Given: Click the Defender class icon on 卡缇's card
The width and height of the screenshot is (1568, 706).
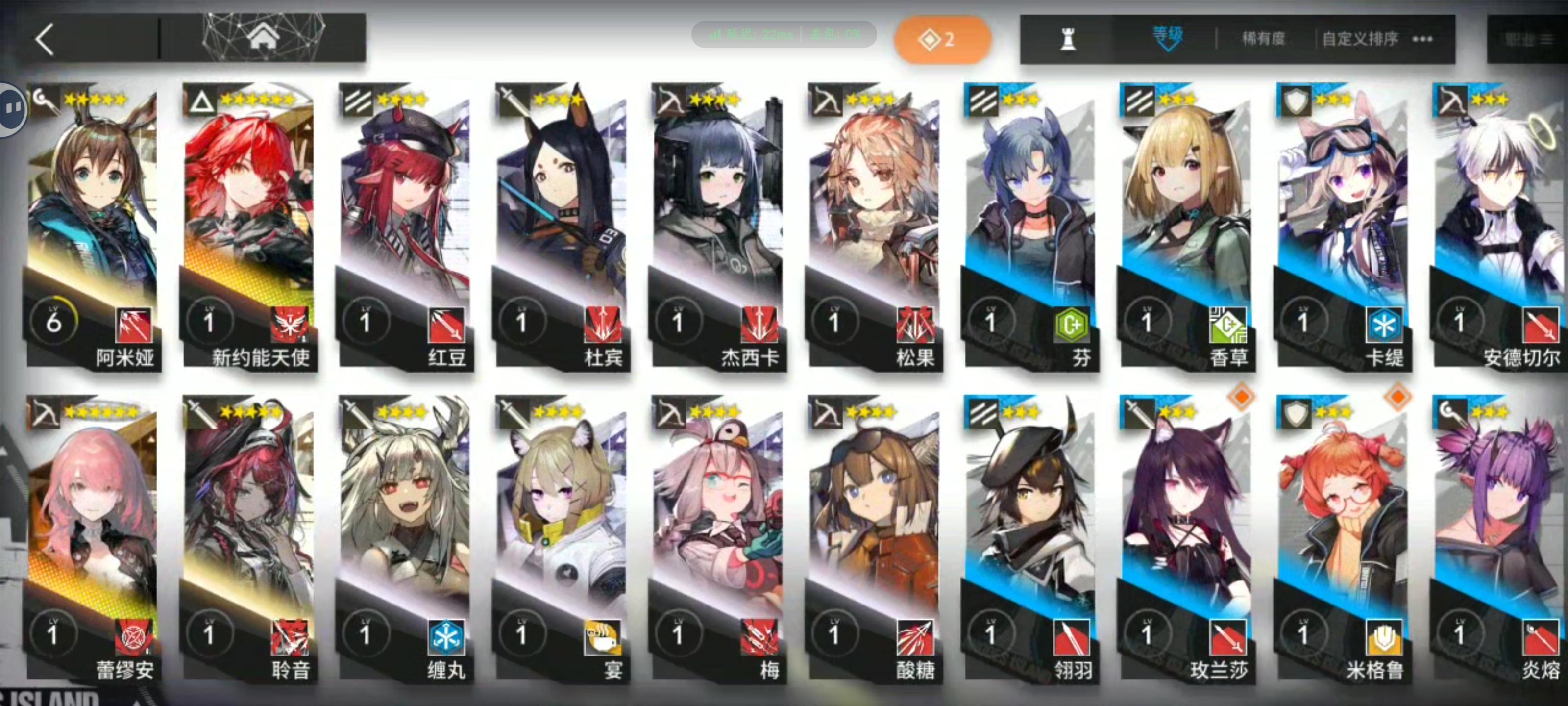Looking at the screenshot, I should coord(1297,101).
